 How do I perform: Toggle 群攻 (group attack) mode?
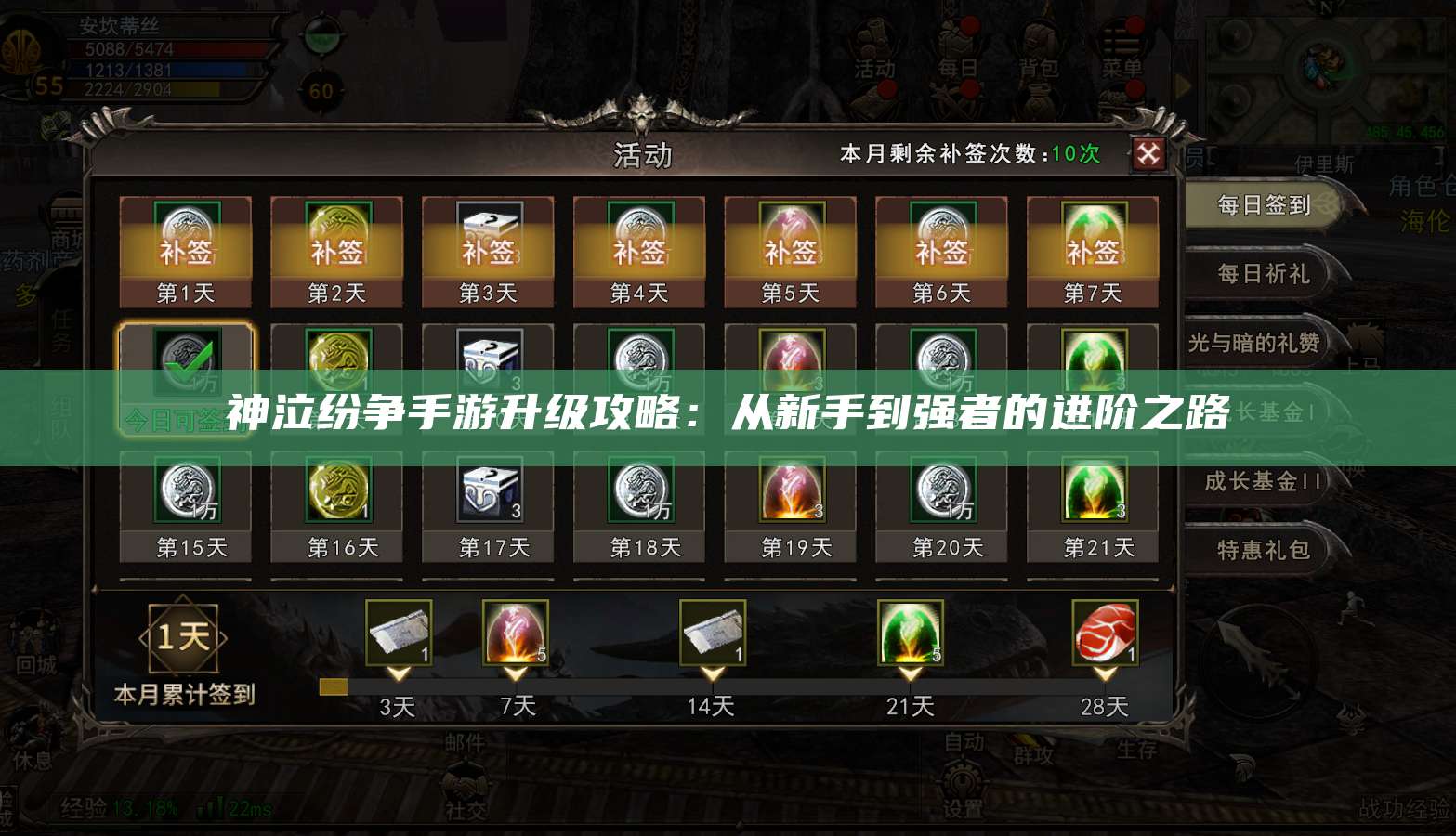(x=1034, y=755)
